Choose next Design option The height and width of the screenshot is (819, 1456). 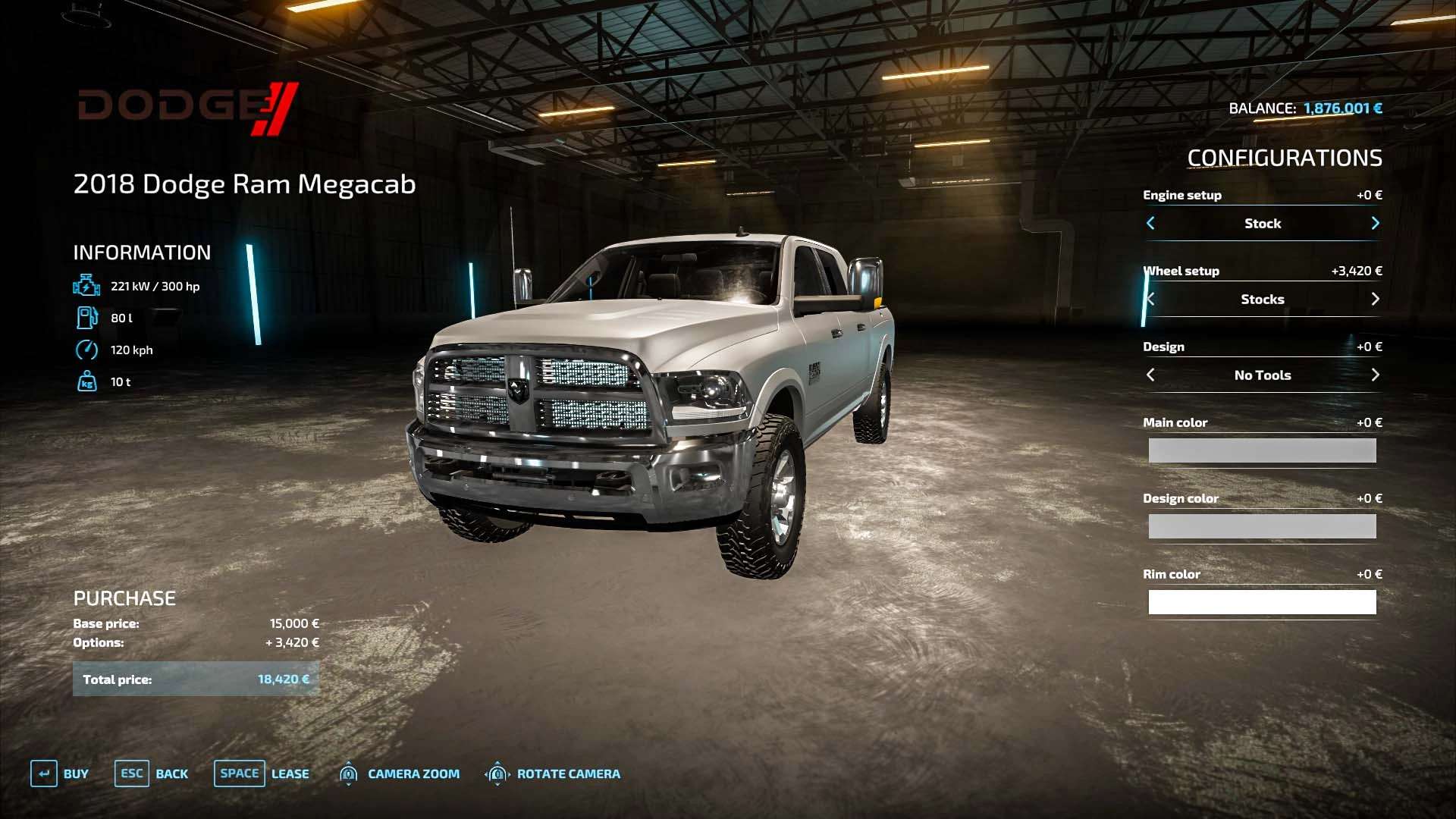(1375, 375)
